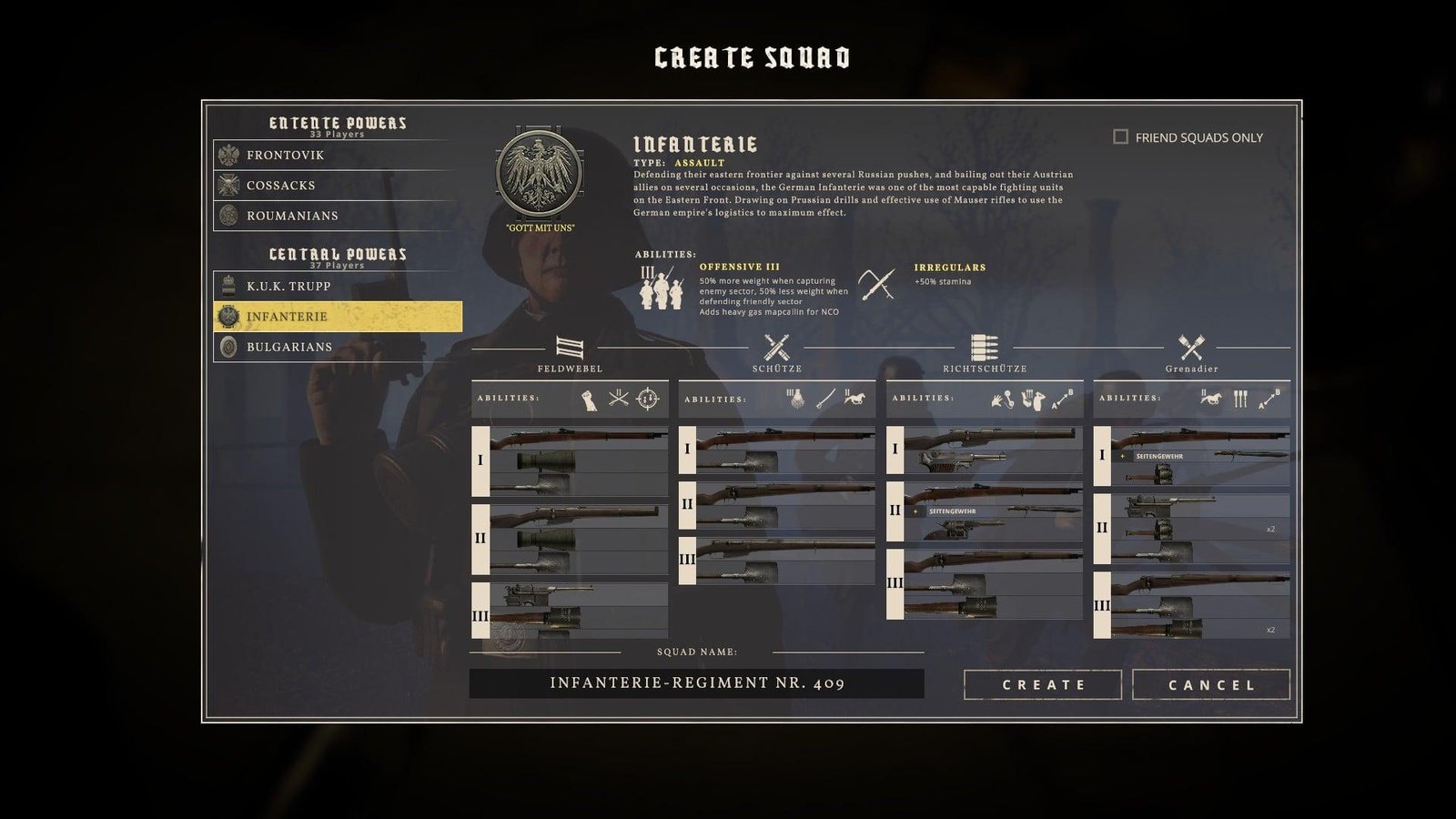Select the Schütze role header

tap(776, 352)
